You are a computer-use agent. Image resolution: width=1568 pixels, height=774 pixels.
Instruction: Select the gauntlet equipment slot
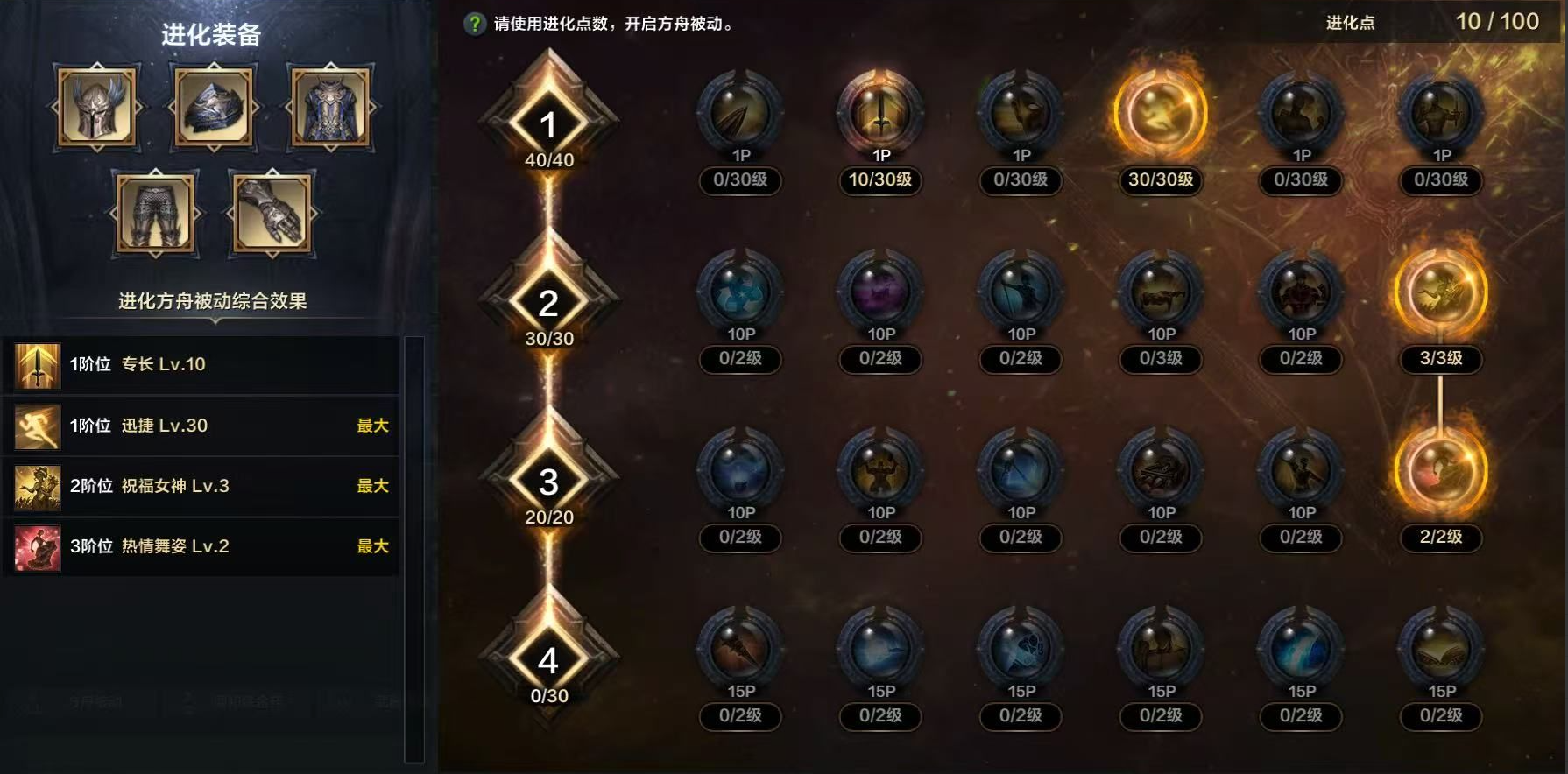pos(272,213)
